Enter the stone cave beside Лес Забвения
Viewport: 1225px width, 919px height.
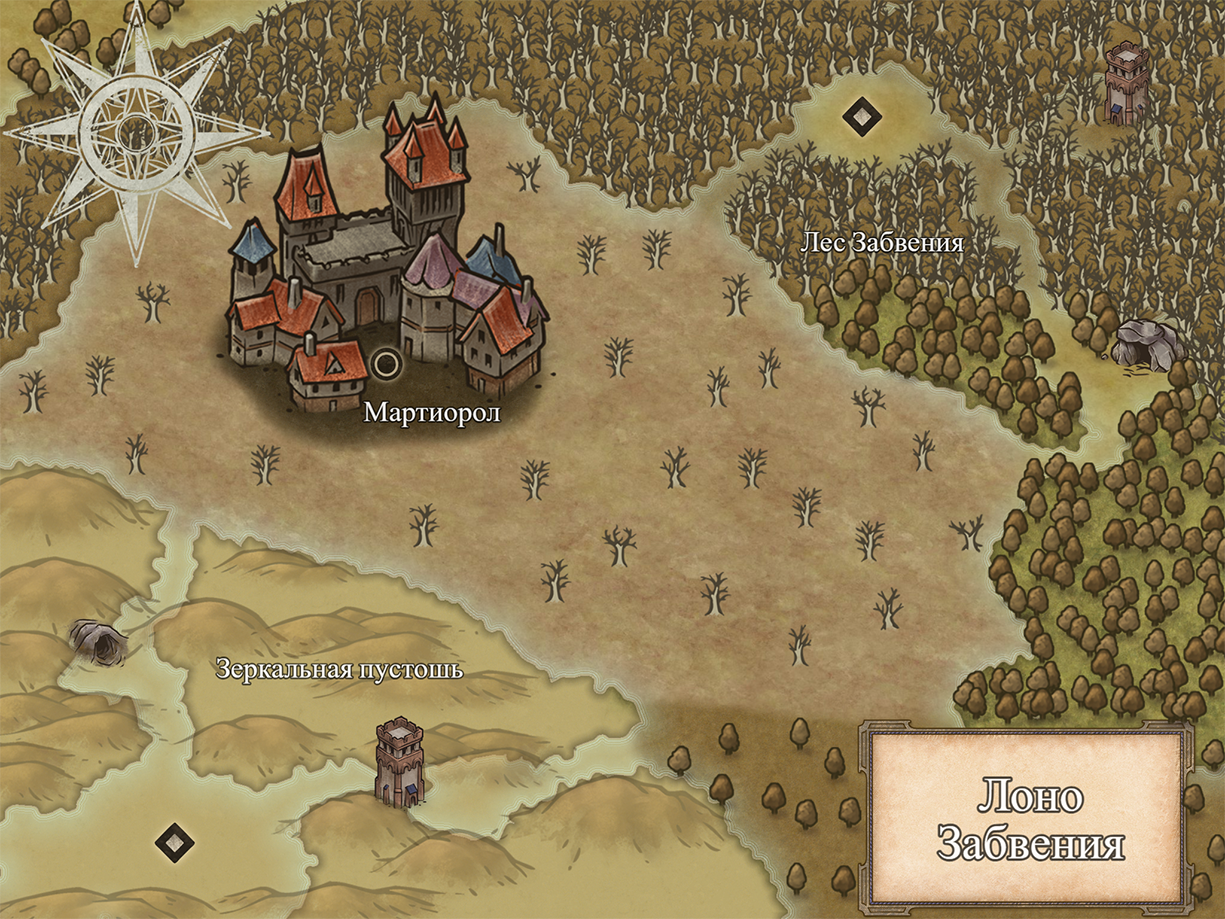[1146, 345]
